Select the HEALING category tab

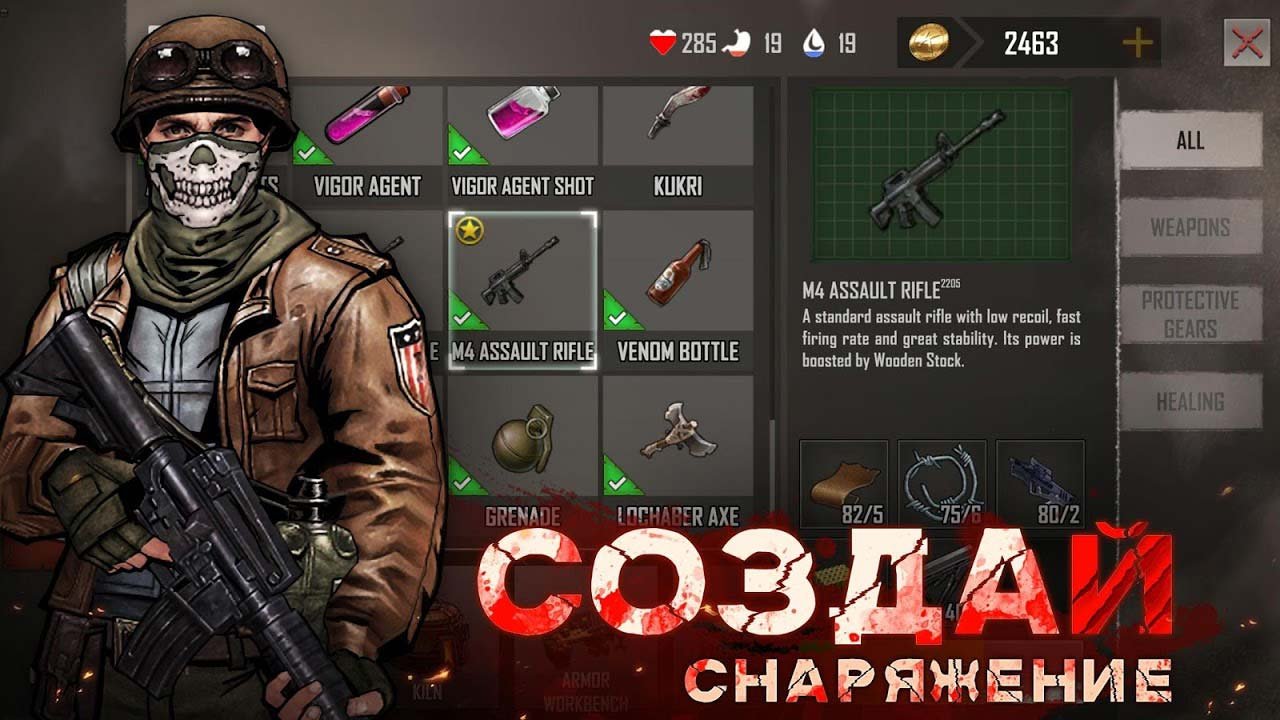click(1190, 402)
